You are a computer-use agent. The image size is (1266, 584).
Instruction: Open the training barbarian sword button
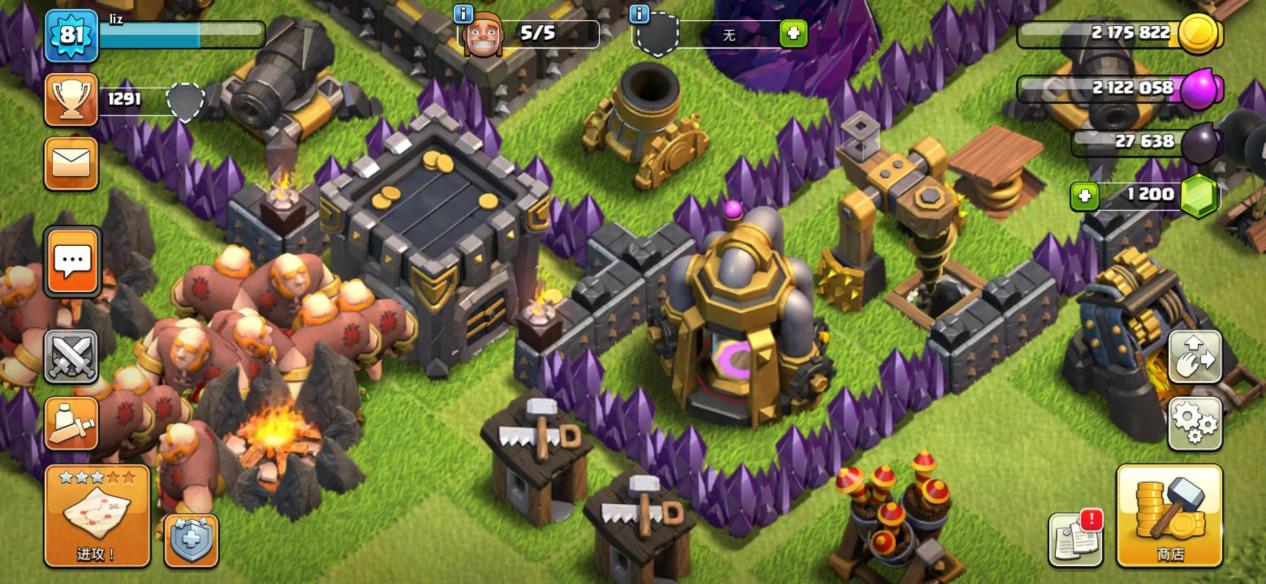click(x=71, y=423)
